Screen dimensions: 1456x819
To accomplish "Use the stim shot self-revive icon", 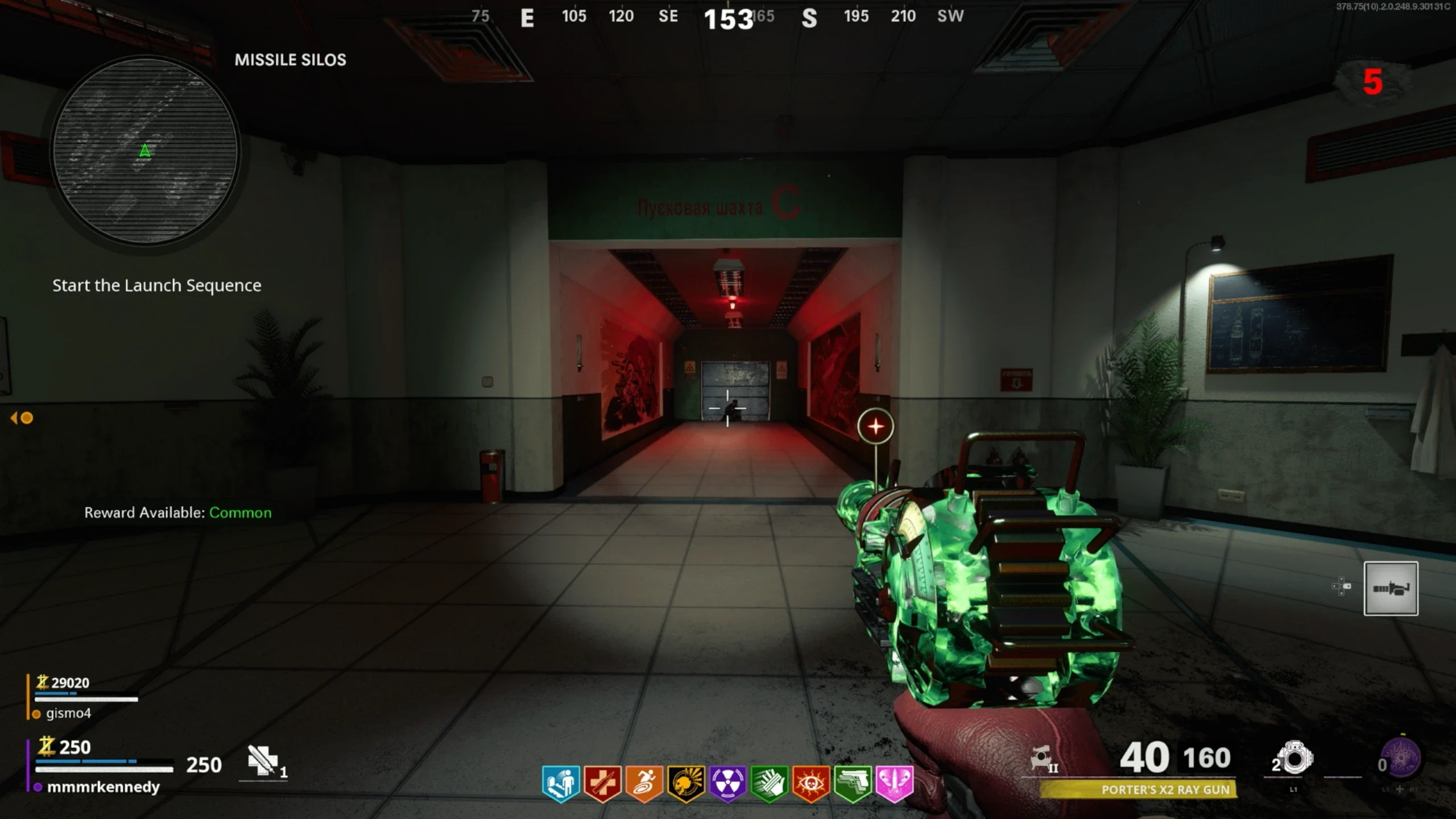I will 263,760.
